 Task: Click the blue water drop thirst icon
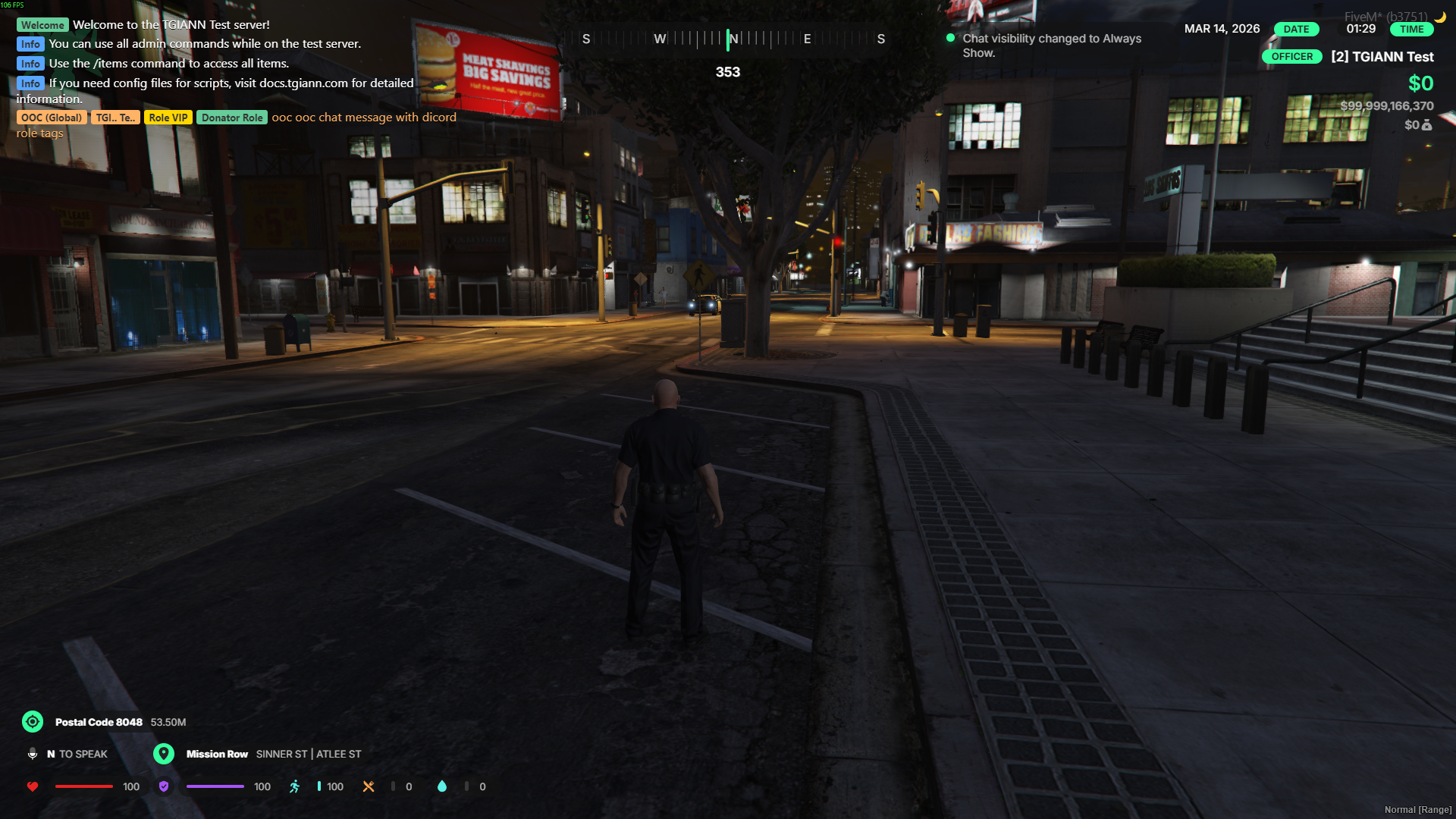pyautogui.click(x=442, y=786)
